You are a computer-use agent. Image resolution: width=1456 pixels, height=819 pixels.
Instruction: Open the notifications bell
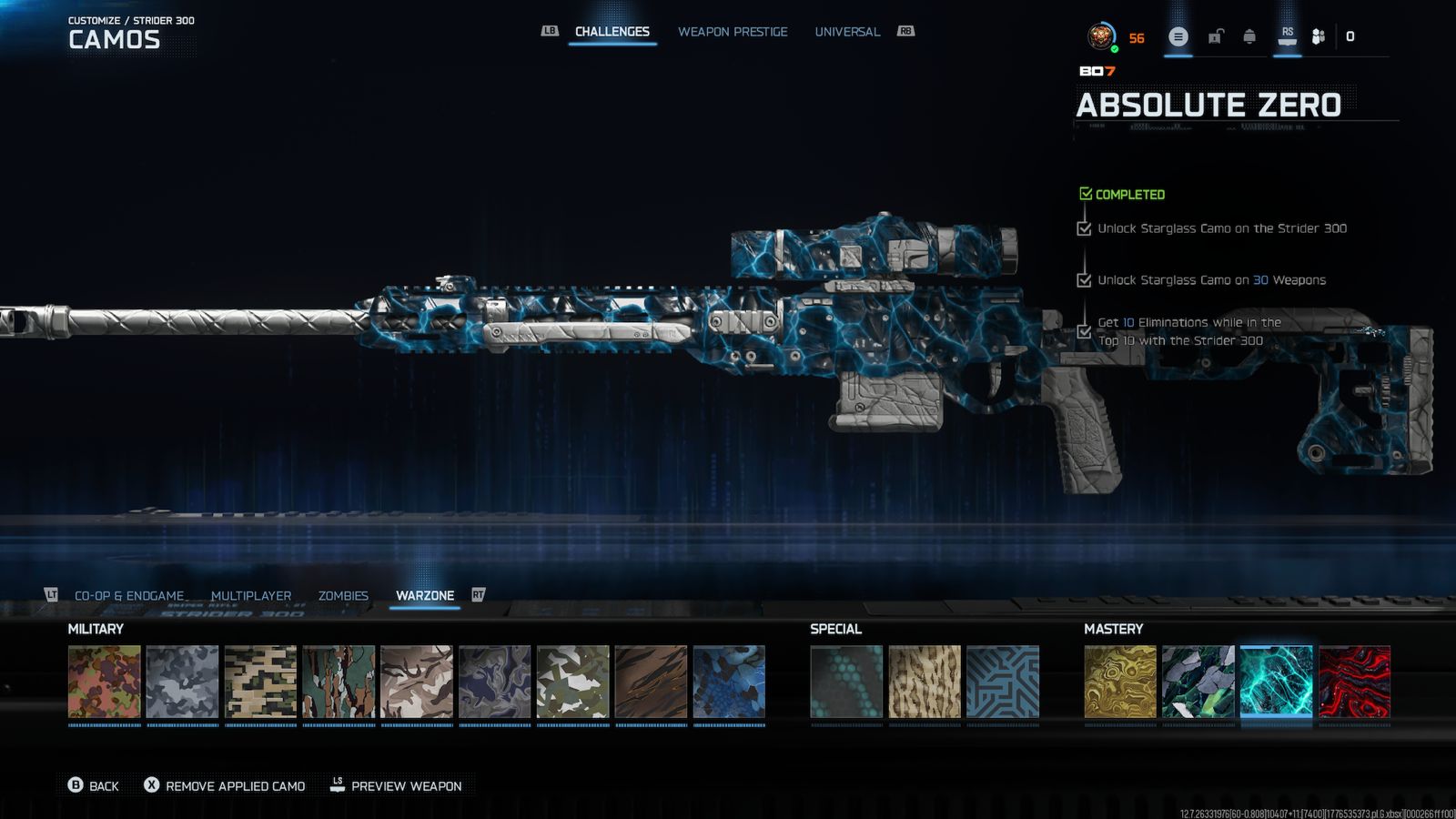pos(1249,36)
